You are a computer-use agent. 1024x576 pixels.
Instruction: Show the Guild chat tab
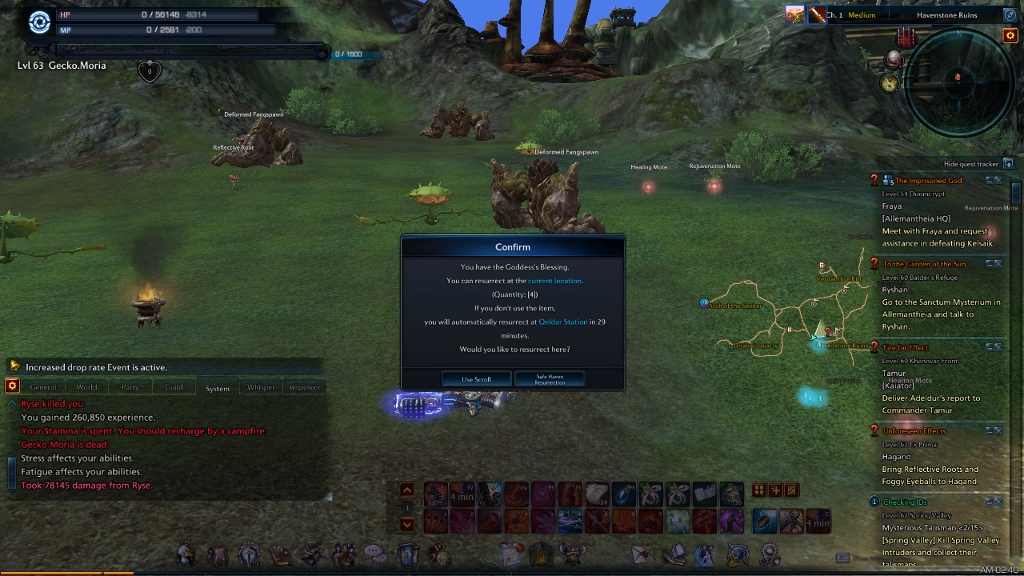(x=174, y=387)
